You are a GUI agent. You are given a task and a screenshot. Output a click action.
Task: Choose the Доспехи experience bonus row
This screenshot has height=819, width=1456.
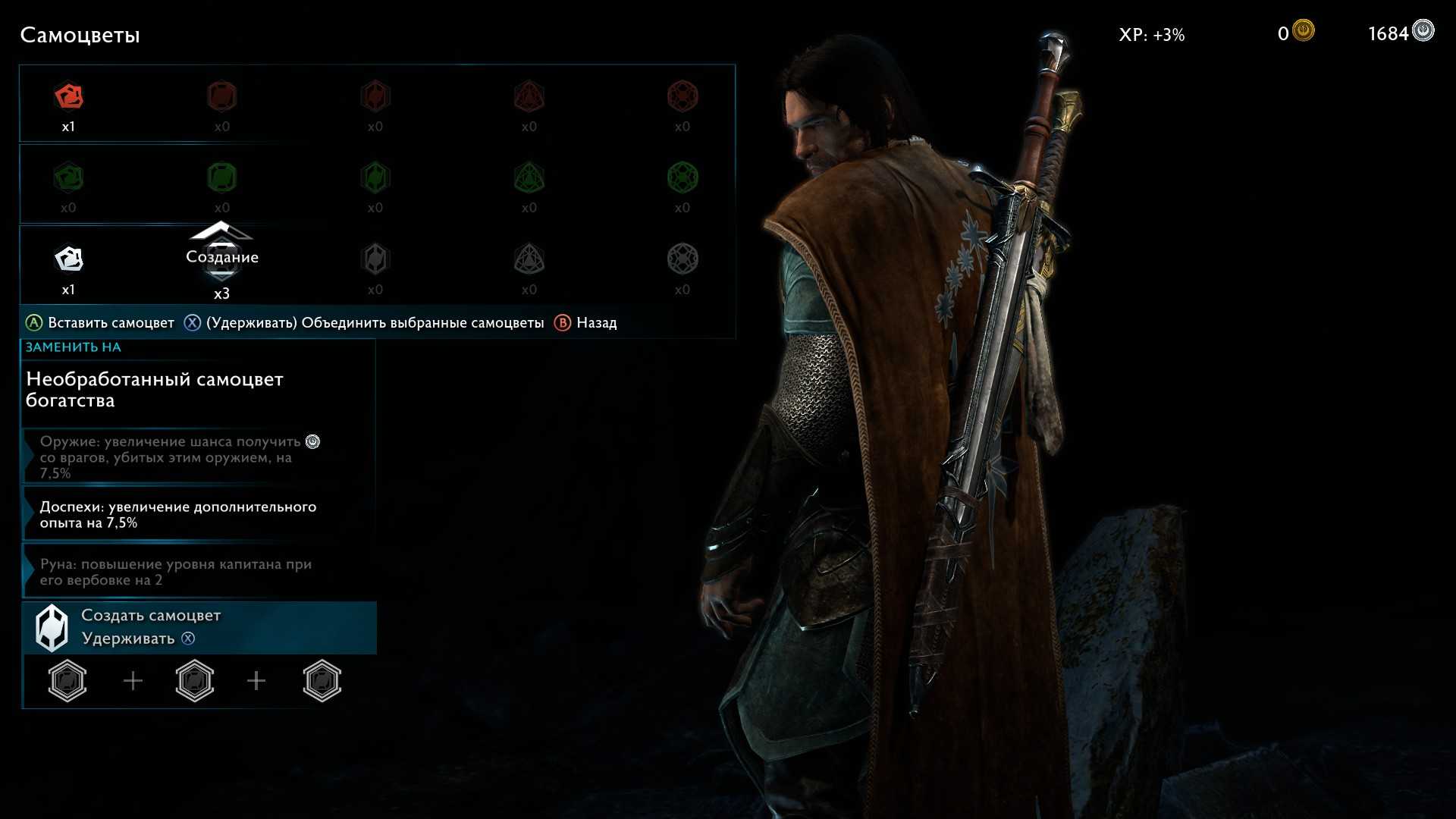(x=199, y=514)
